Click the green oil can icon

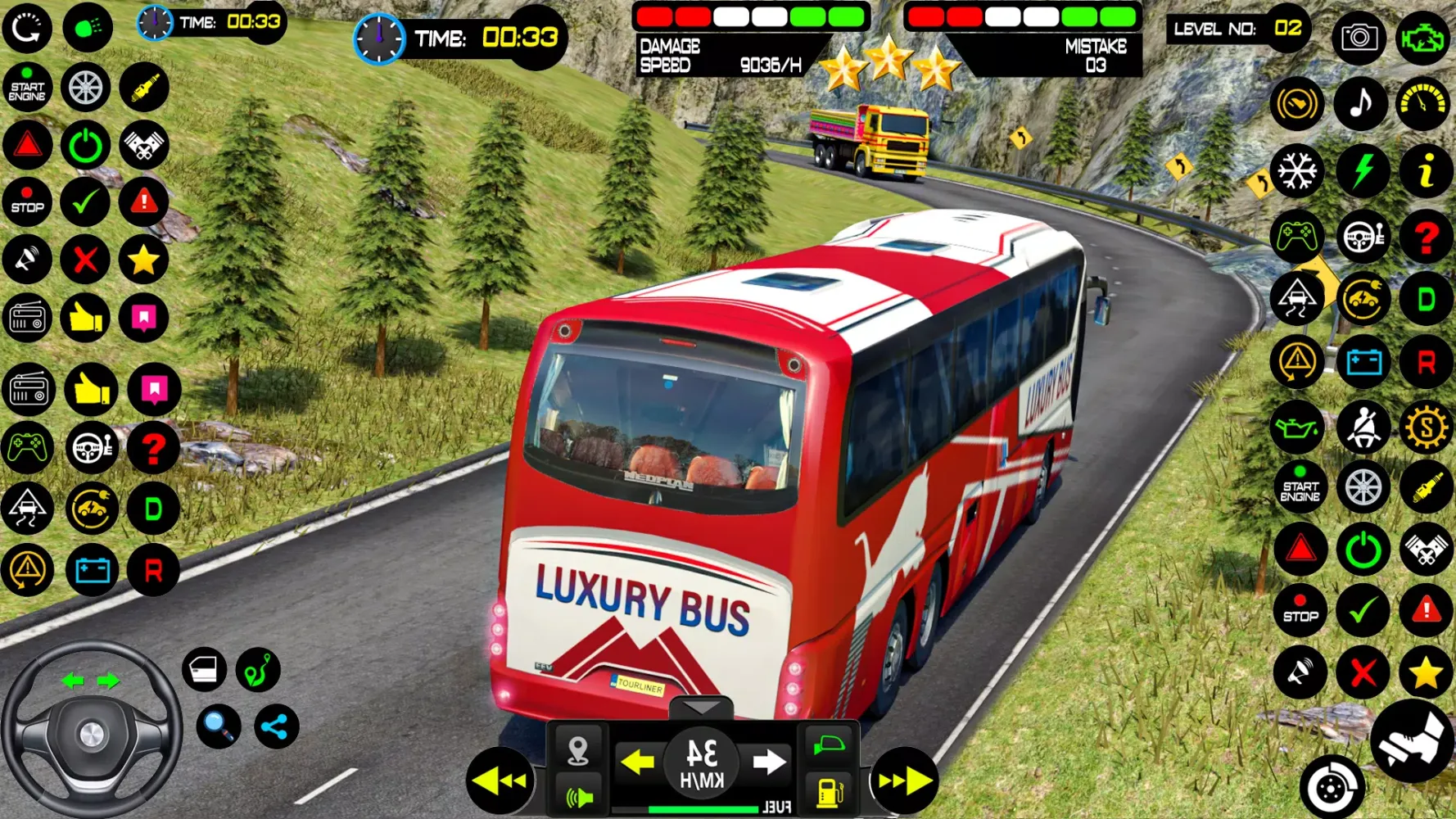pos(1297,427)
